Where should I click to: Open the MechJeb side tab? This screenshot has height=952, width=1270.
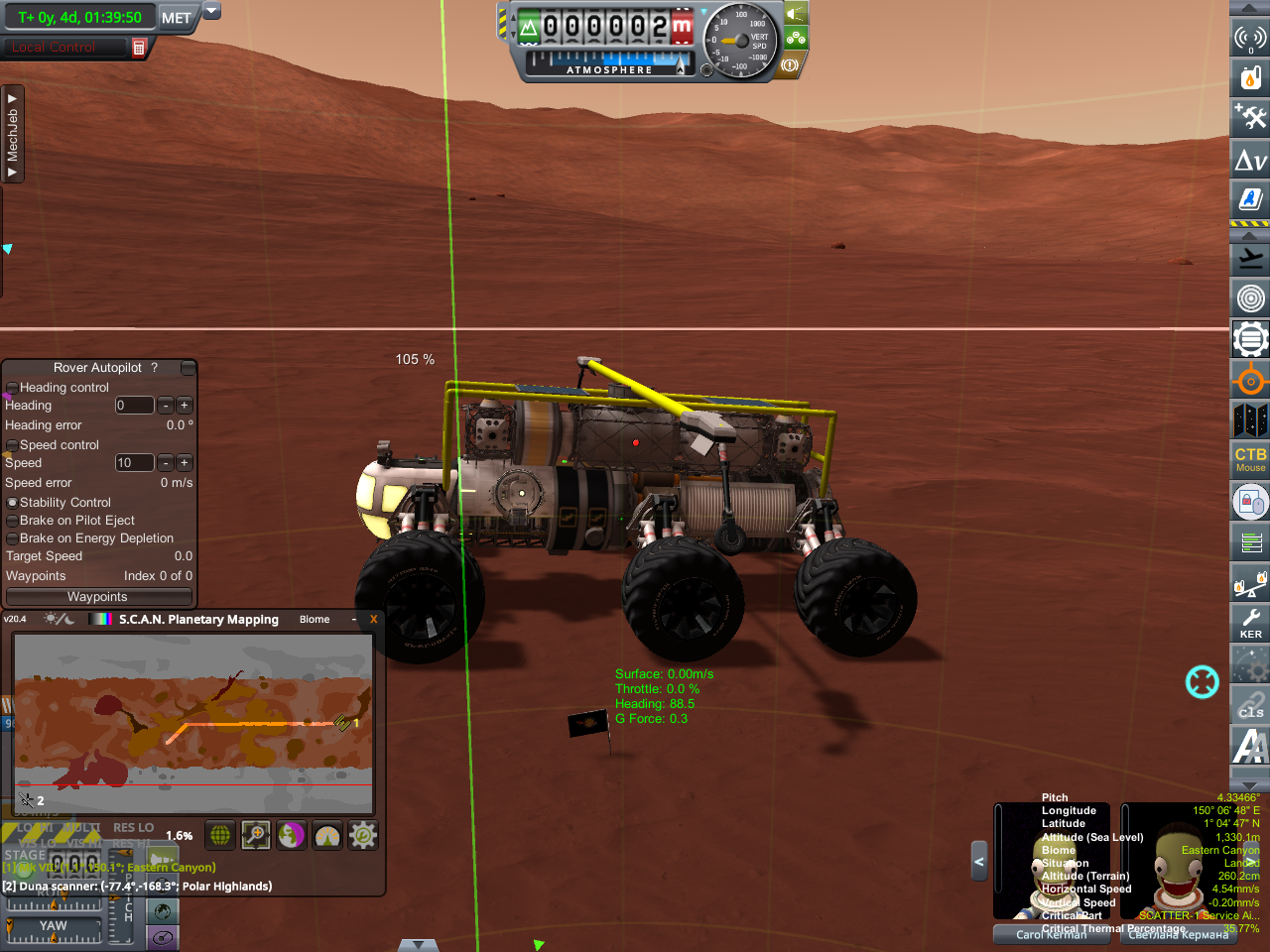point(13,134)
